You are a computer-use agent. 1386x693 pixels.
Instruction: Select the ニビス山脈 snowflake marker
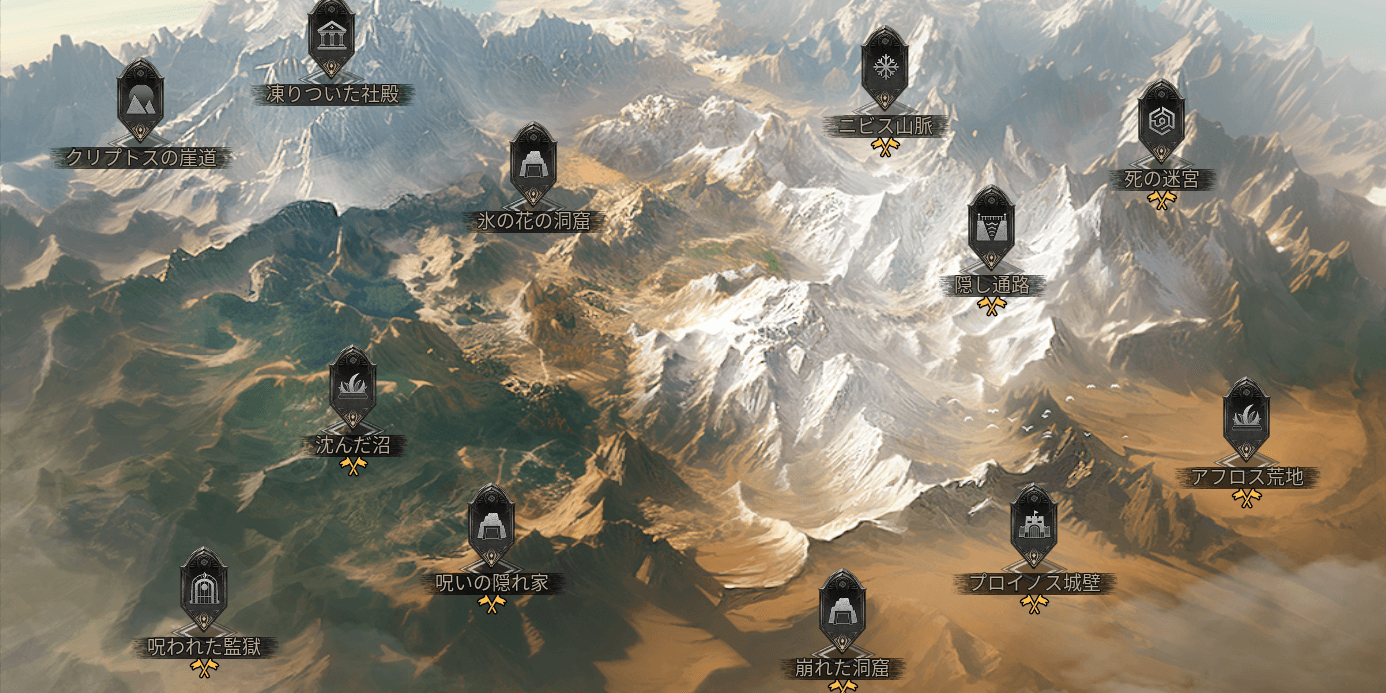pos(884,67)
